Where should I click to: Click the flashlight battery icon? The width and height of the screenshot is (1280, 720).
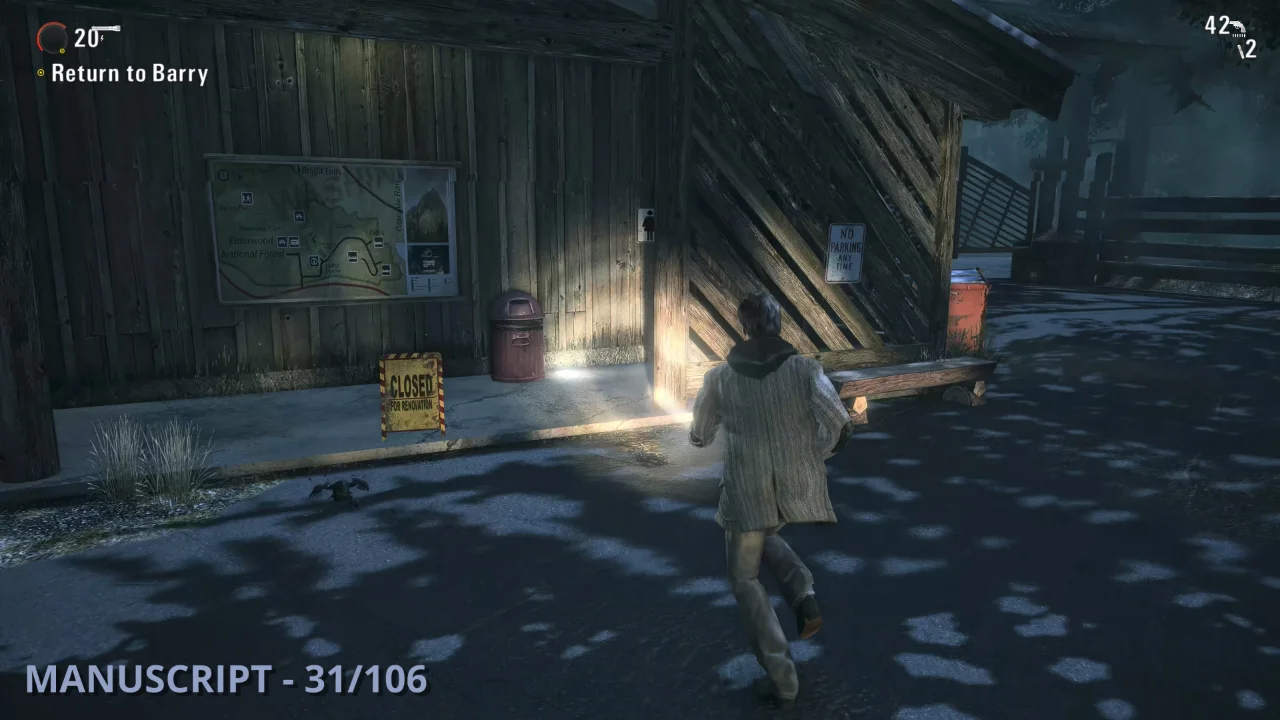click(106, 28)
